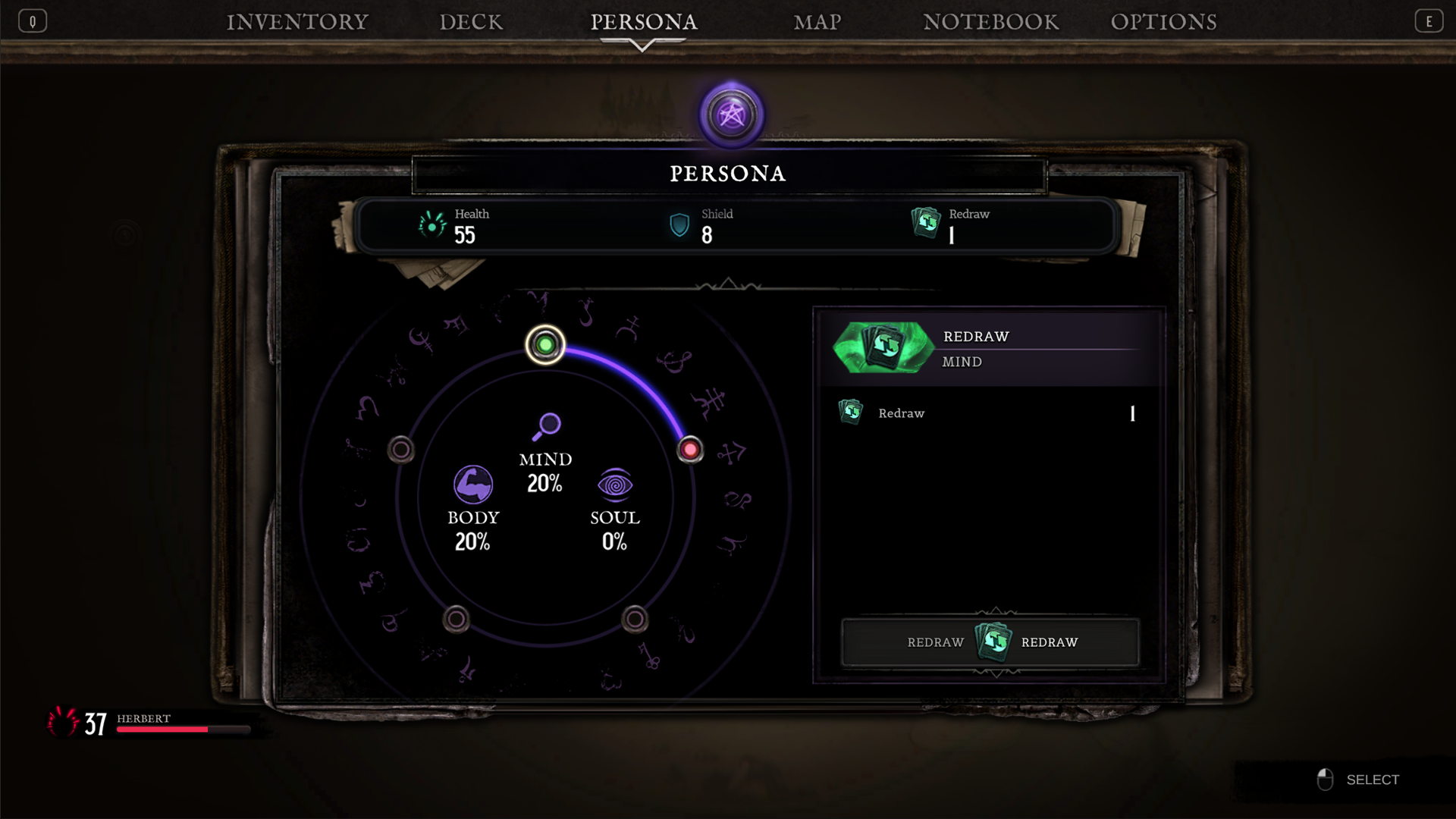Image resolution: width=1456 pixels, height=819 pixels.
Task: Select the Mind magnifying glass icon
Action: [x=548, y=427]
